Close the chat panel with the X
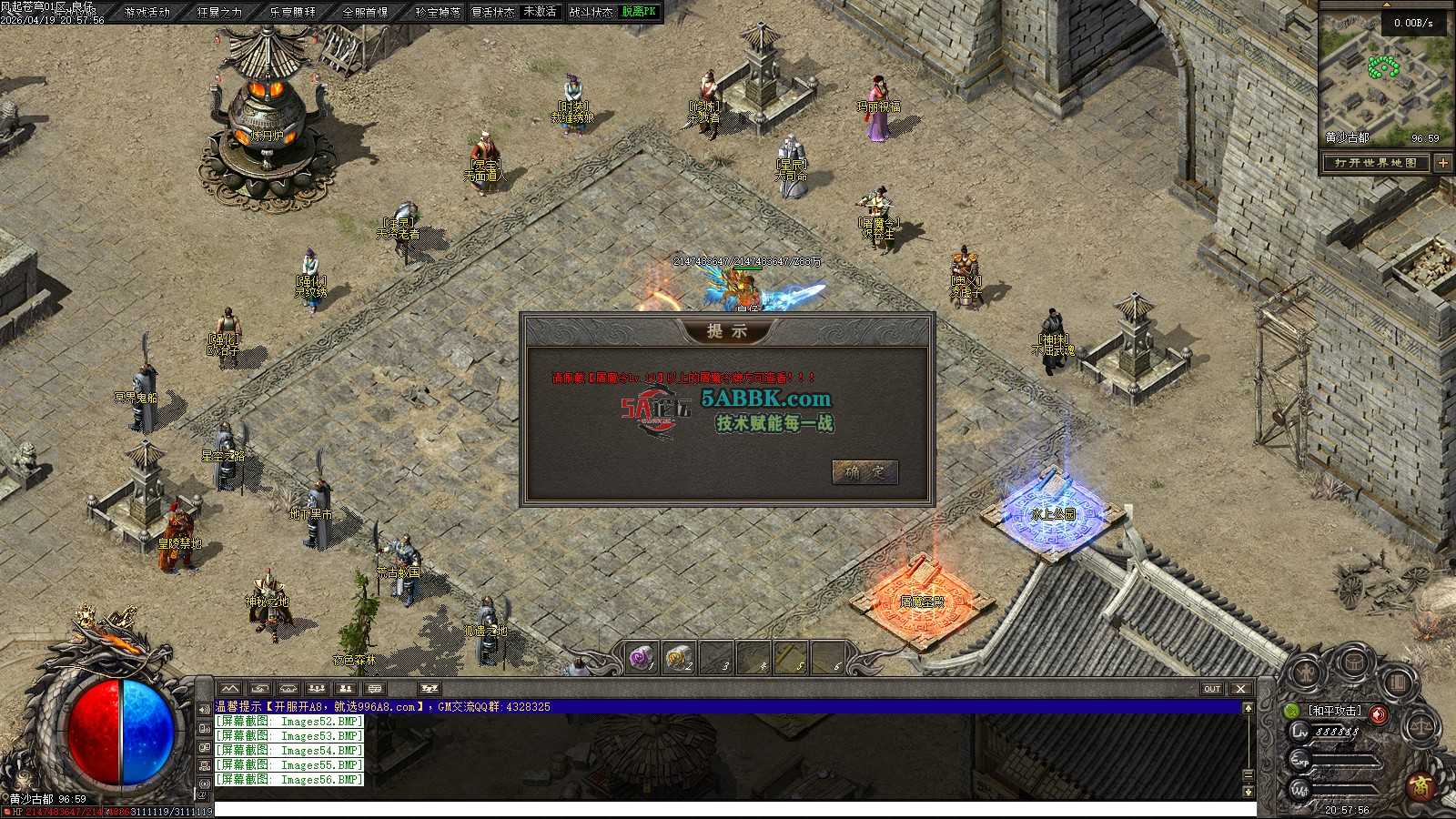Screen dimensions: 1456x819 [x=1240, y=689]
